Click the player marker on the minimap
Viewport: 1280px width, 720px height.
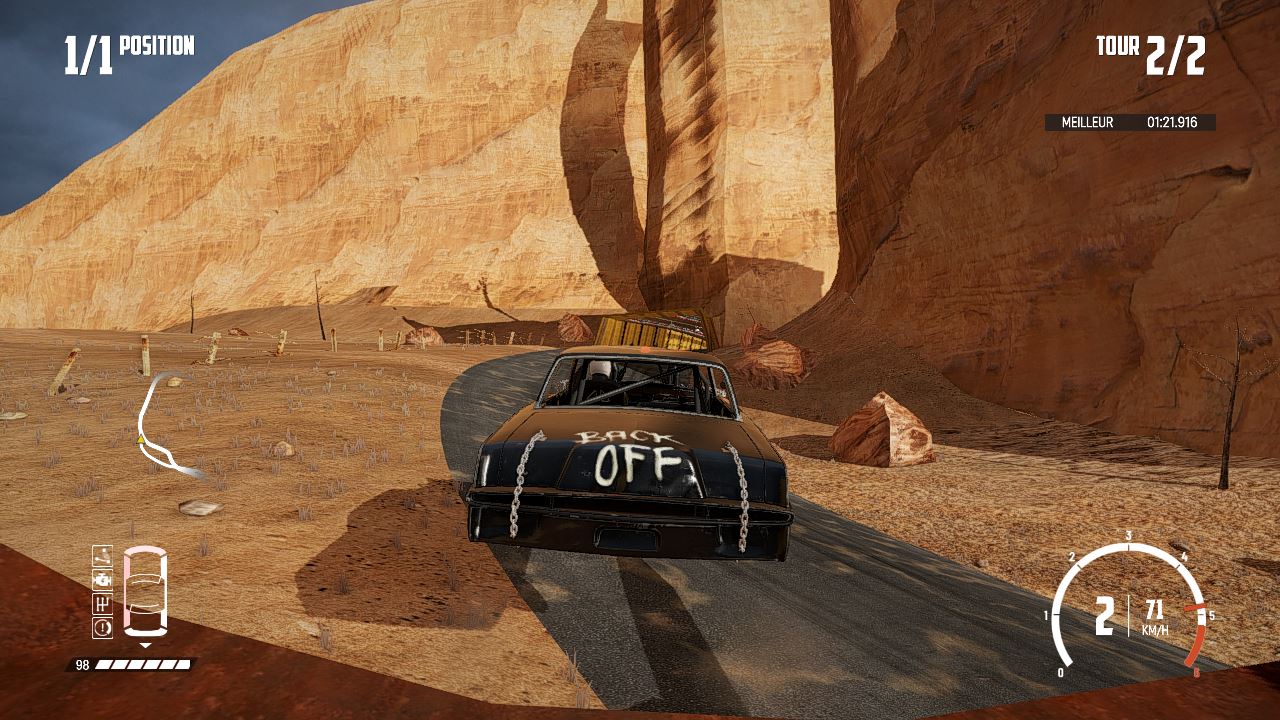140,440
